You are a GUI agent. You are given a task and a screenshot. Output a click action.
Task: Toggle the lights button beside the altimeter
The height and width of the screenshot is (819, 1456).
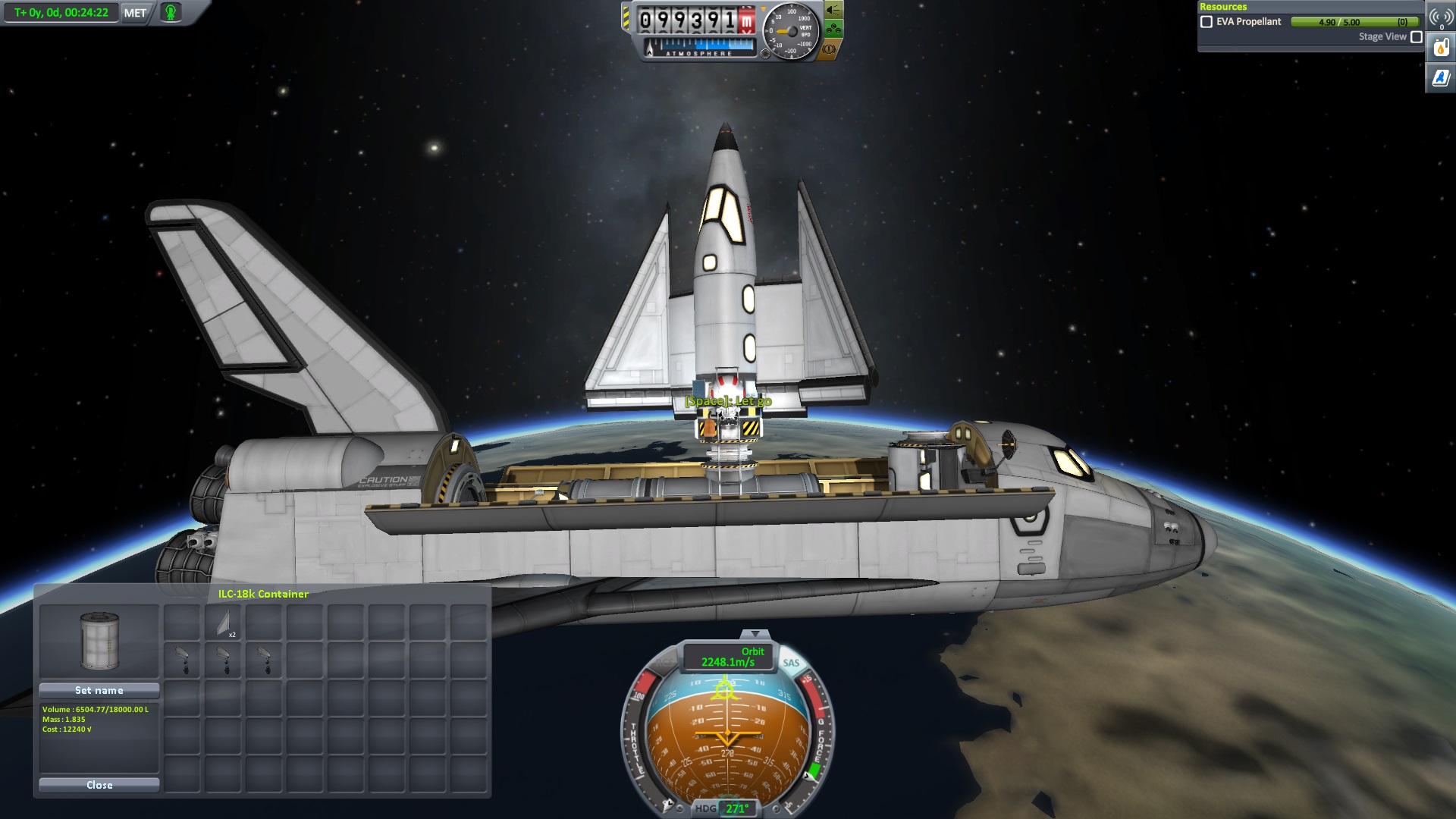[x=833, y=10]
